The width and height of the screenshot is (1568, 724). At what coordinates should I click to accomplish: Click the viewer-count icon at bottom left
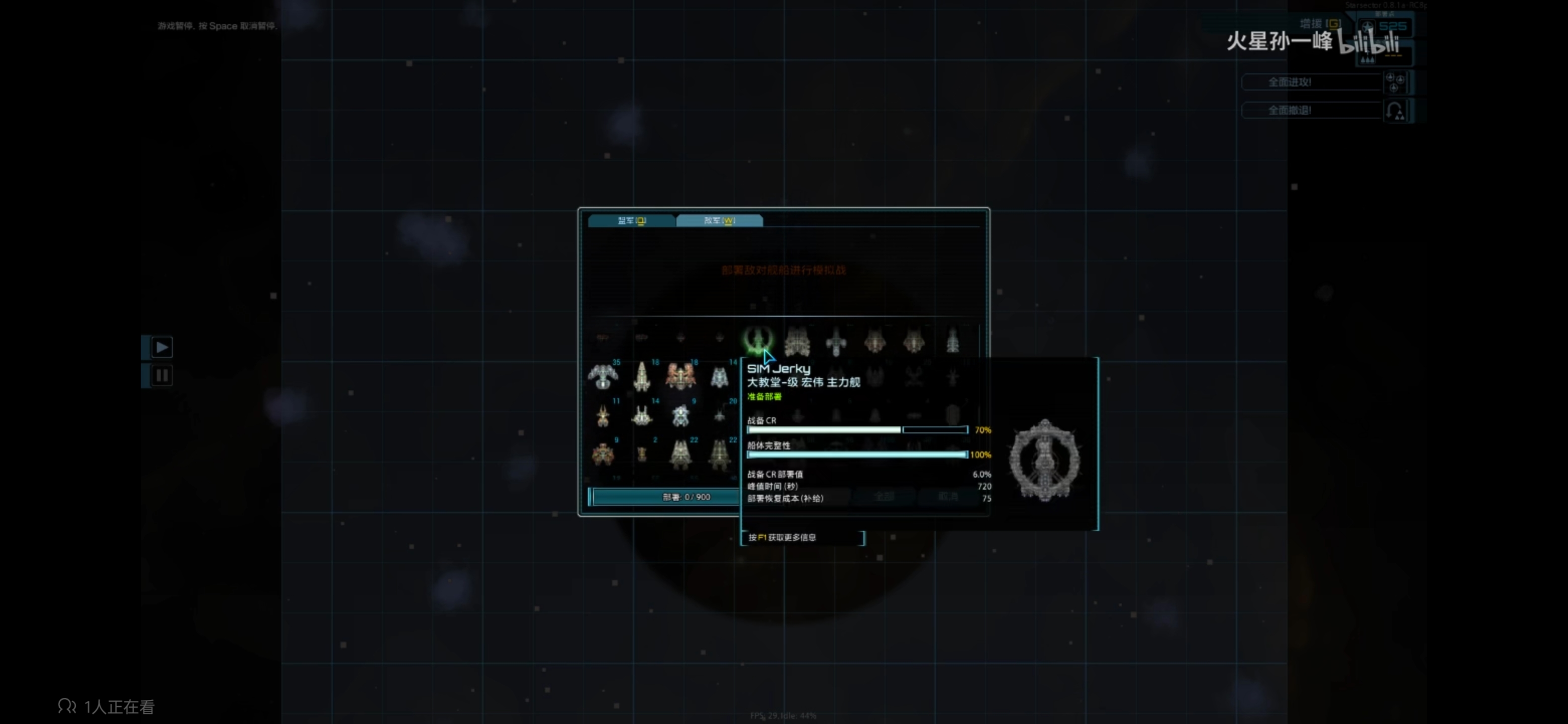[67, 706]
